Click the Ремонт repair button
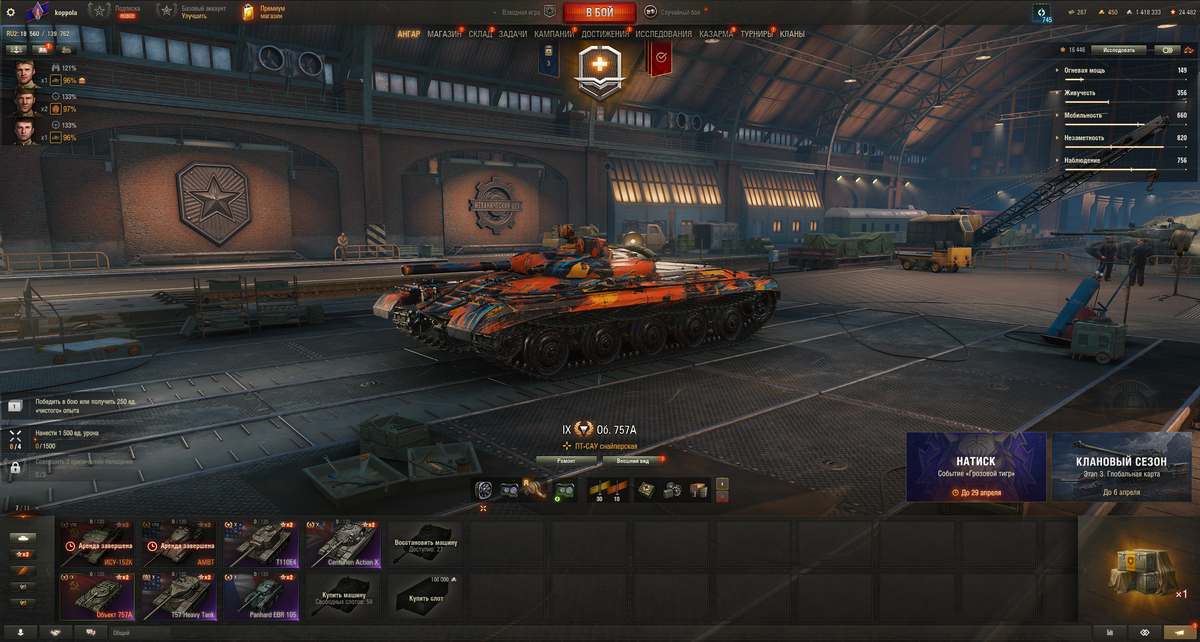Viewport: 1200px width, 642px height. click(x=566, y=461)
